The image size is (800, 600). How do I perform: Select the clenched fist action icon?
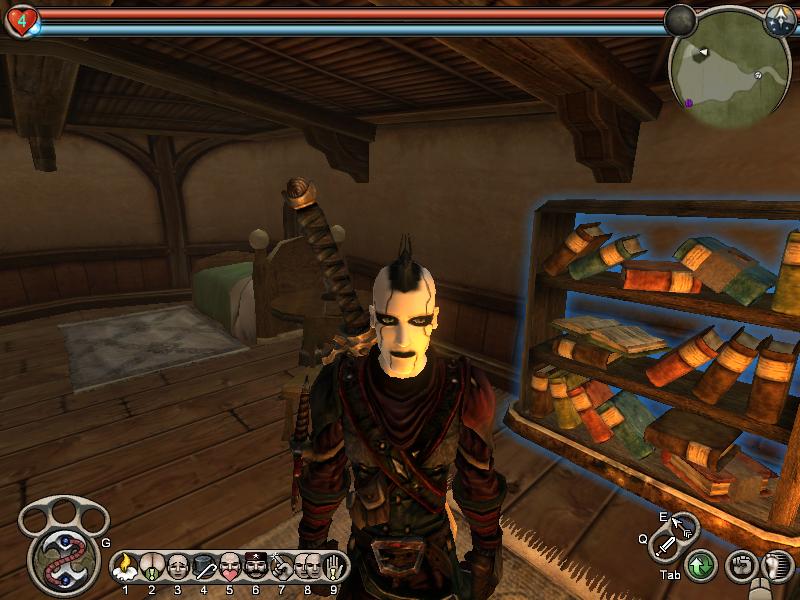pyautogui.click(x=740, y=567)
